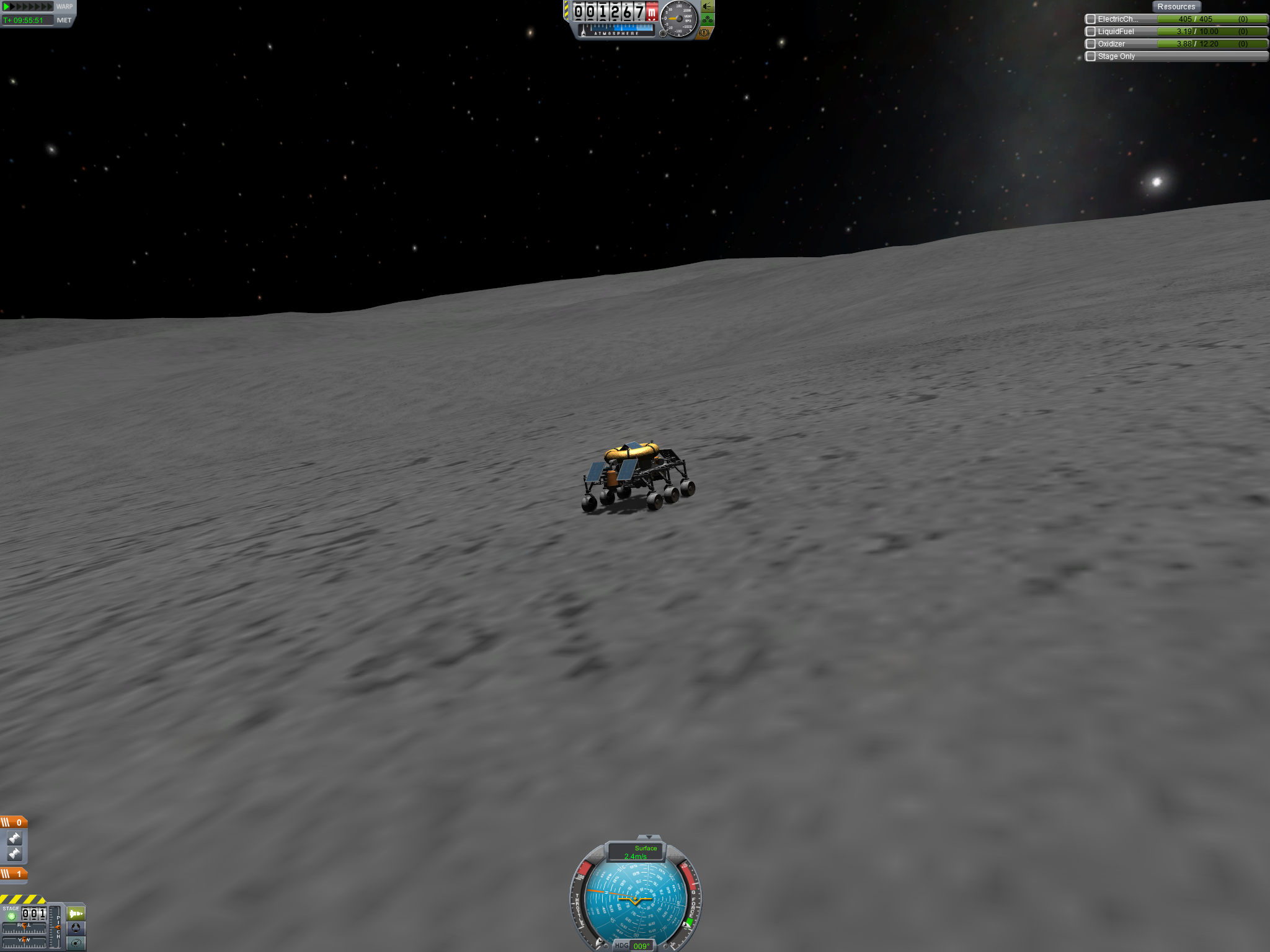Toggle the green landing gear button

(708, 20)
